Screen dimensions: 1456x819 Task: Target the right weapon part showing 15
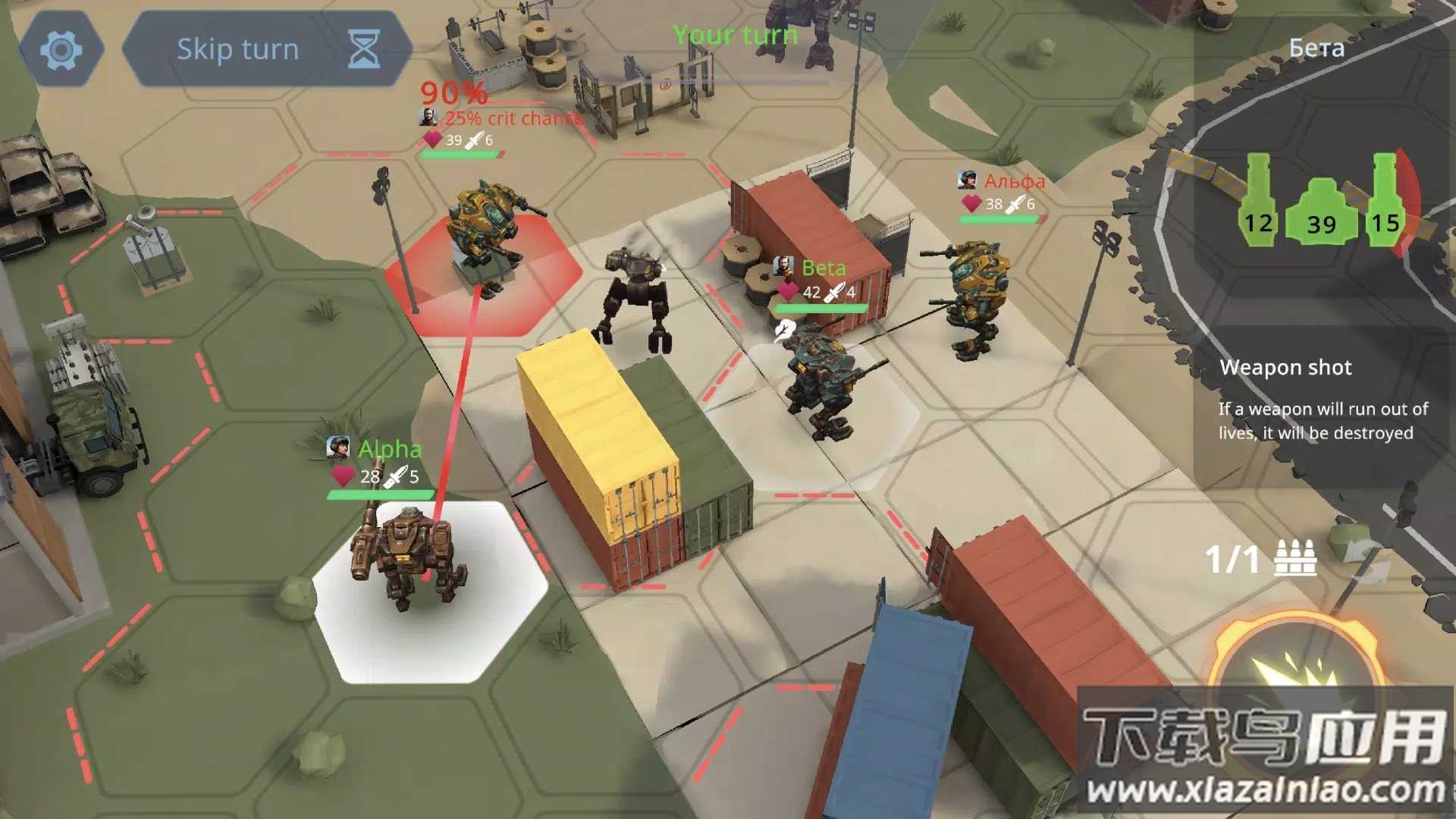[x=1385, y=203]
